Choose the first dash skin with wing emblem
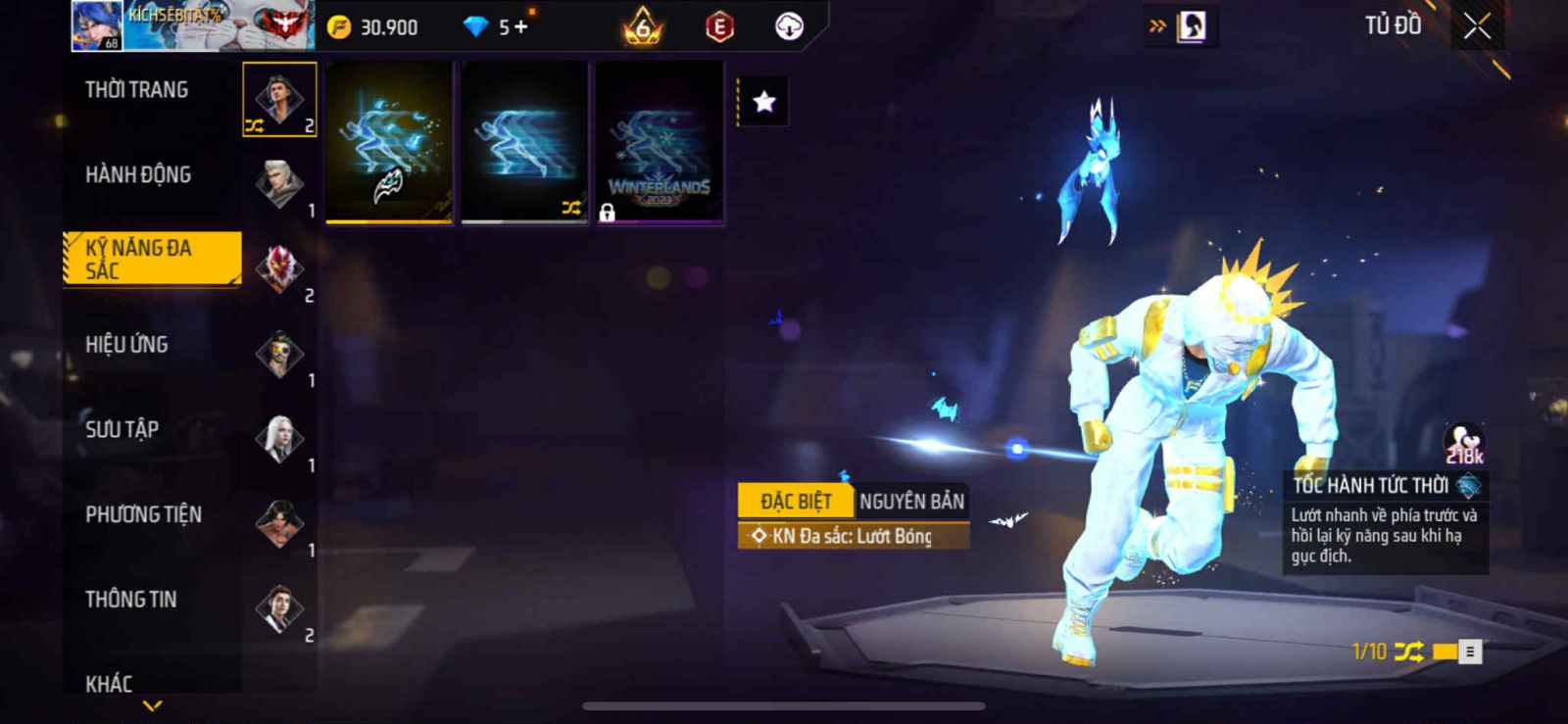Viewport: 1568px width, 724px height. point(389,143)
